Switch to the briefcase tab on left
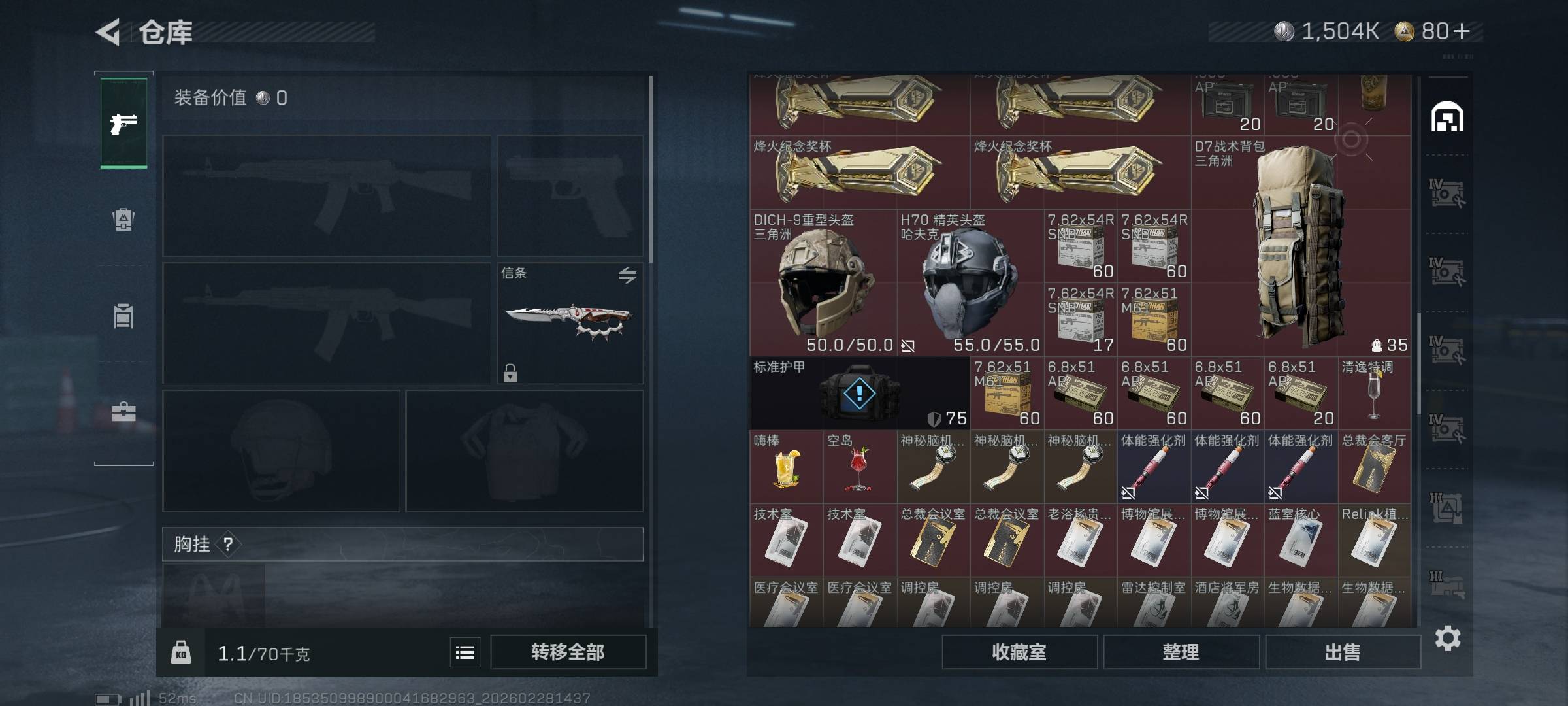 point(123,412)
